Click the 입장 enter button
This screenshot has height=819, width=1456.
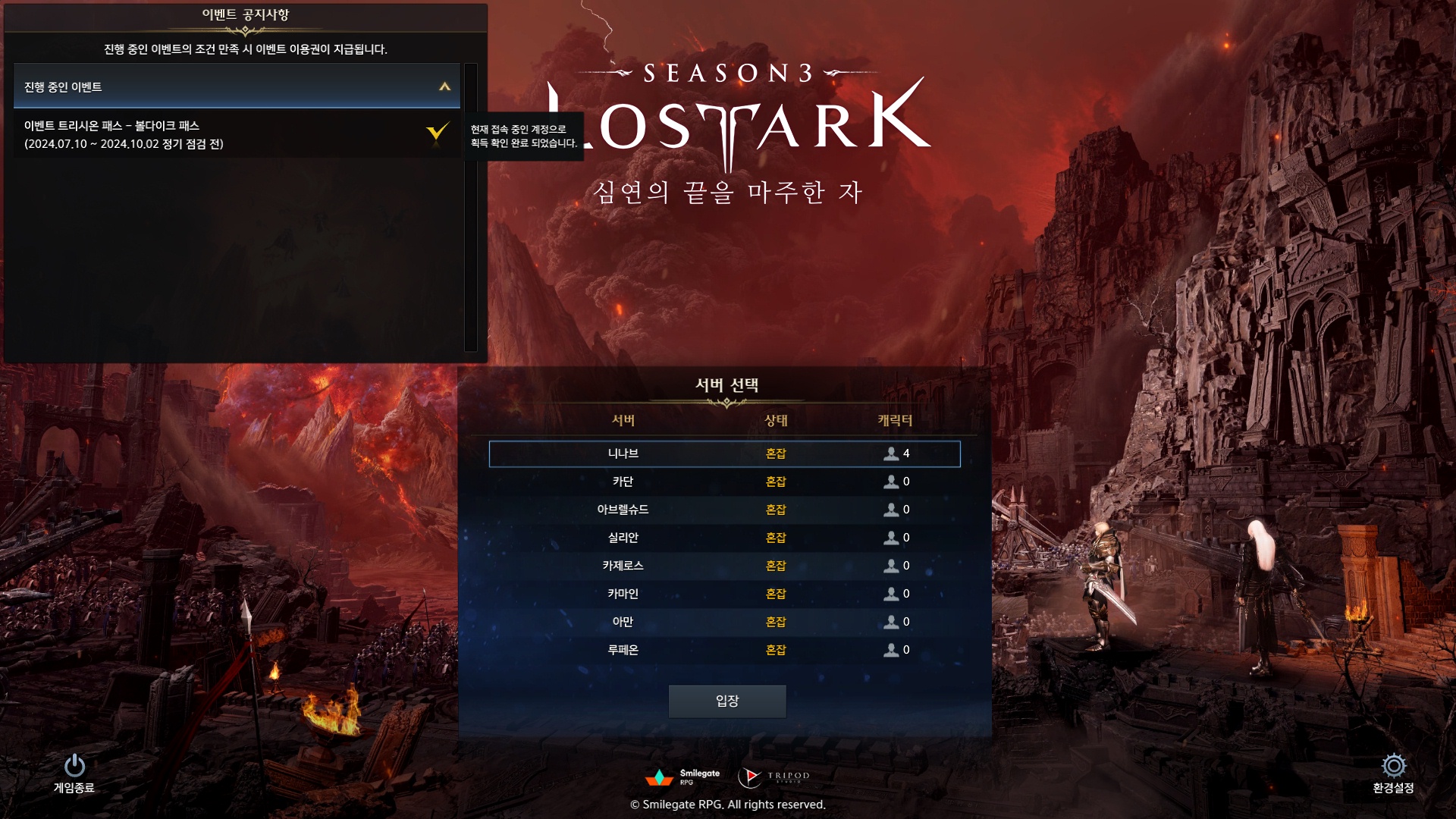(726, 701)
